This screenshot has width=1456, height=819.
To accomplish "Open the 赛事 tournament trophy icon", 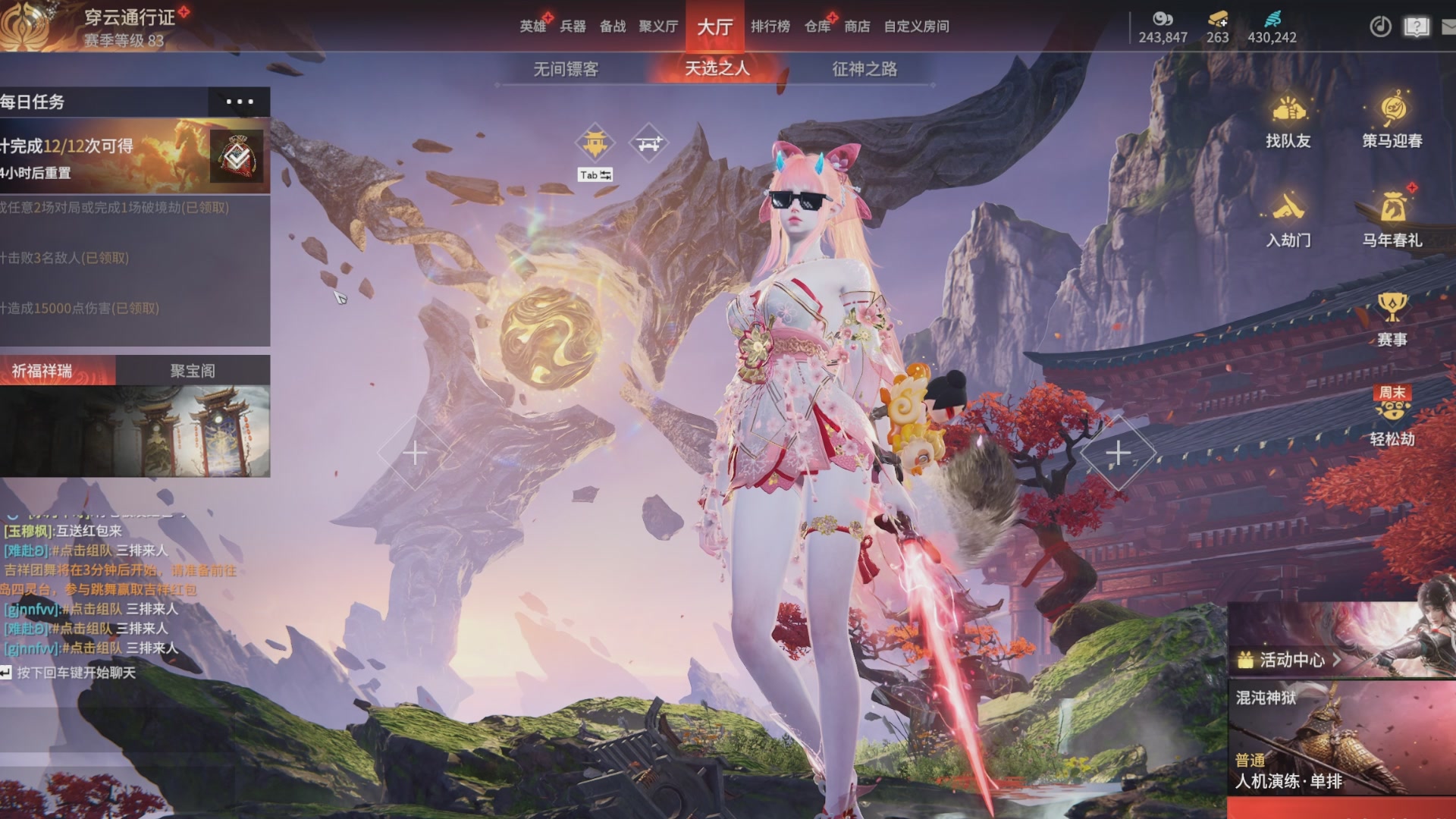I will [1392, 320].
